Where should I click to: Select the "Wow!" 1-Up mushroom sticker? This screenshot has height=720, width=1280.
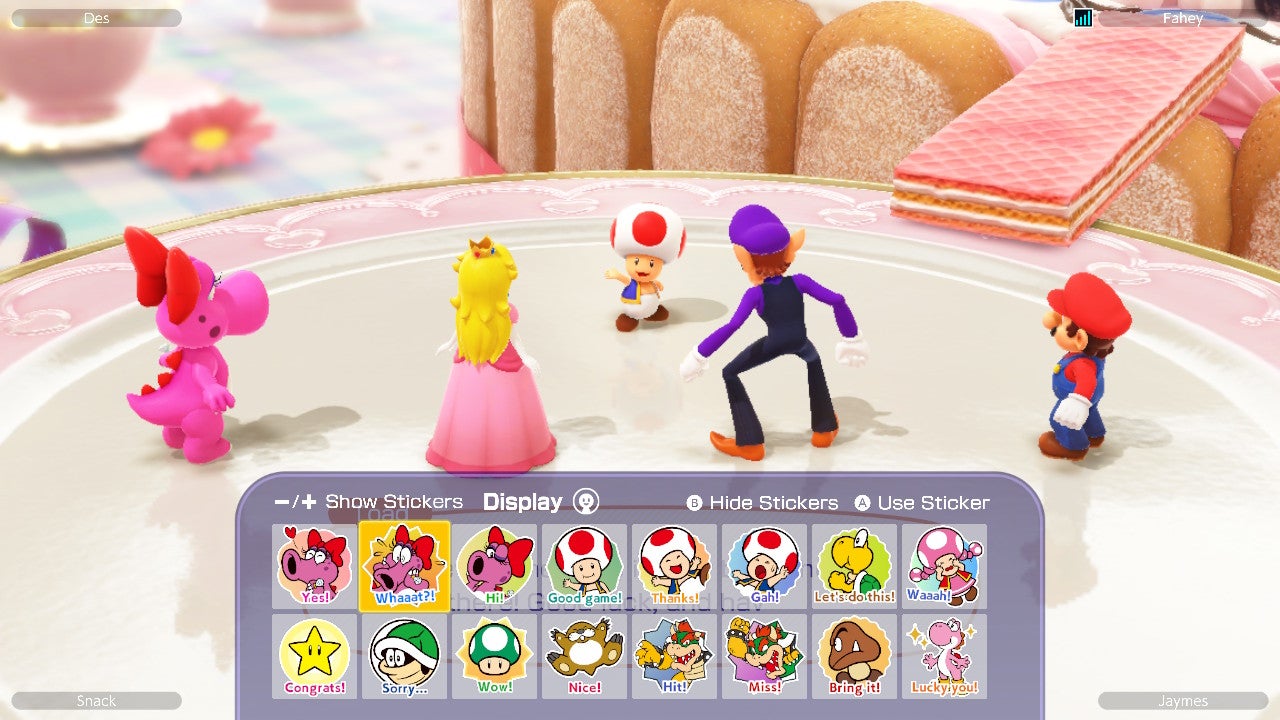coord(494,655)
